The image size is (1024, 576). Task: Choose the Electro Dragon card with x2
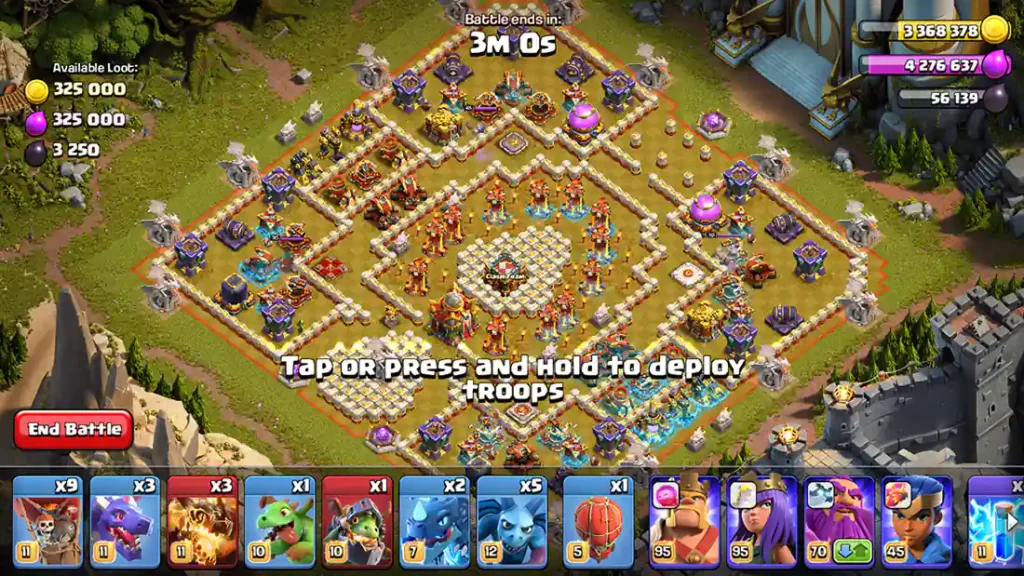tap(434, 520)
